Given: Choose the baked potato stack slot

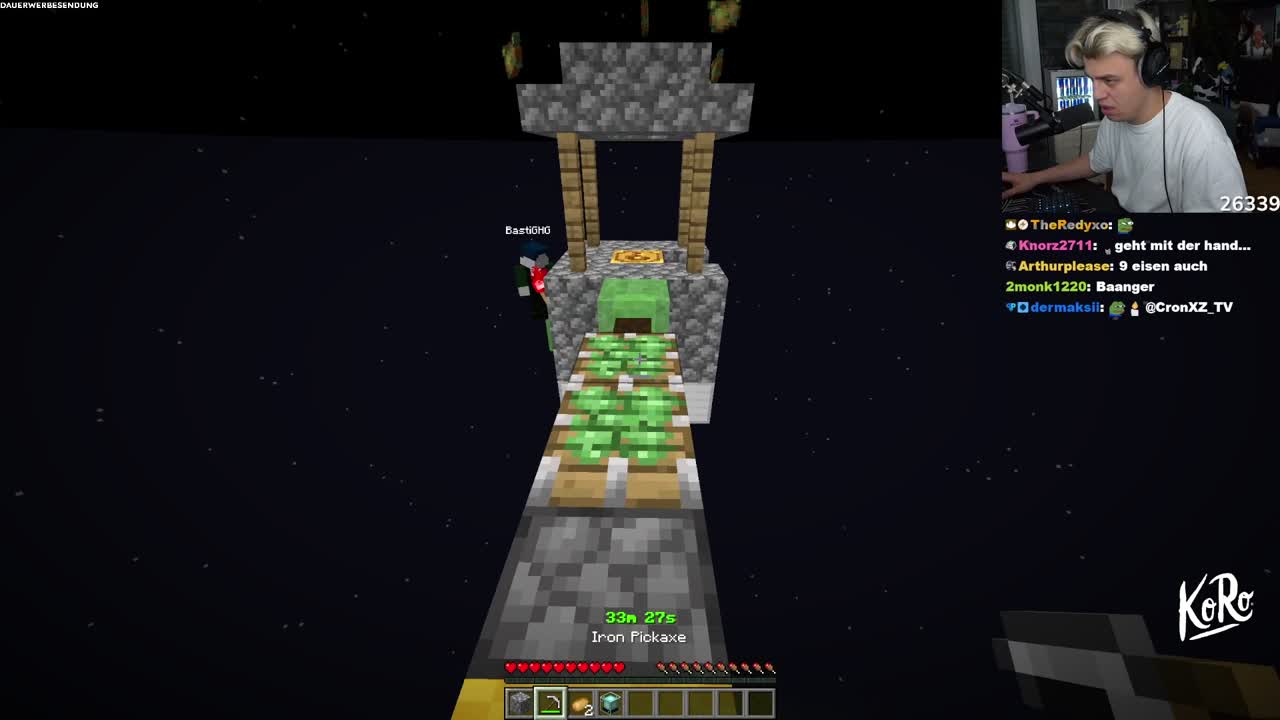Looking at the screenshot, I should tap(580, 703).
